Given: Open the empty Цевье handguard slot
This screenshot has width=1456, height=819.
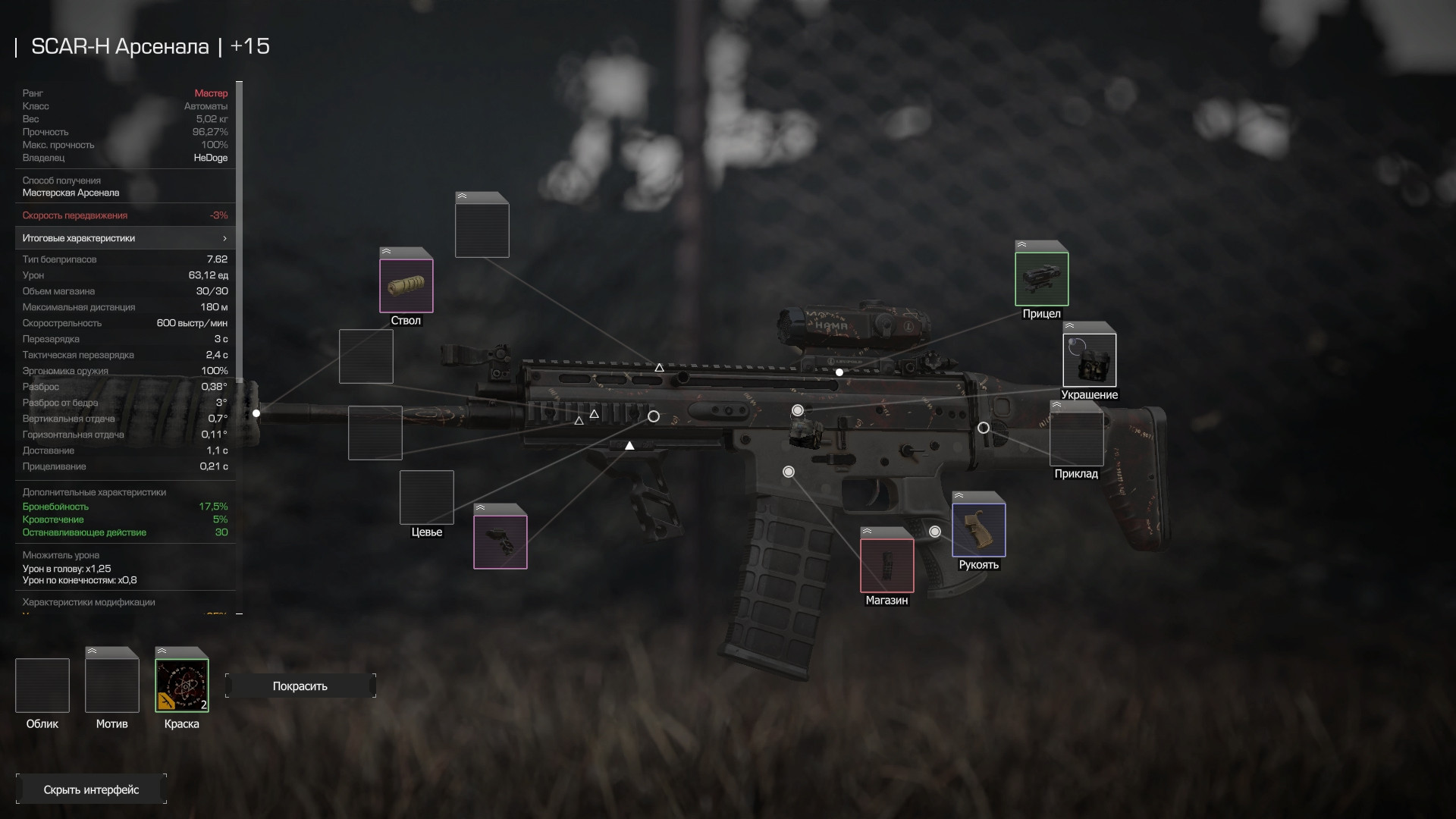Looking at the screenshot, I should tap(427, 497).
